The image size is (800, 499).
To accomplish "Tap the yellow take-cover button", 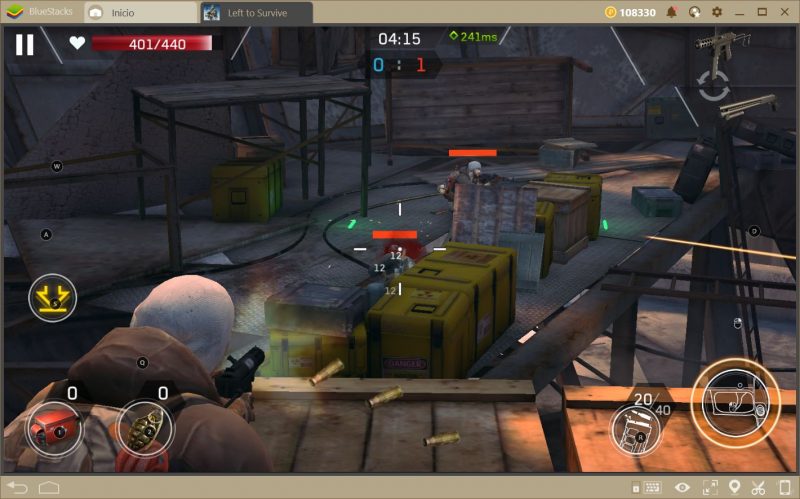I will (52, 297).
